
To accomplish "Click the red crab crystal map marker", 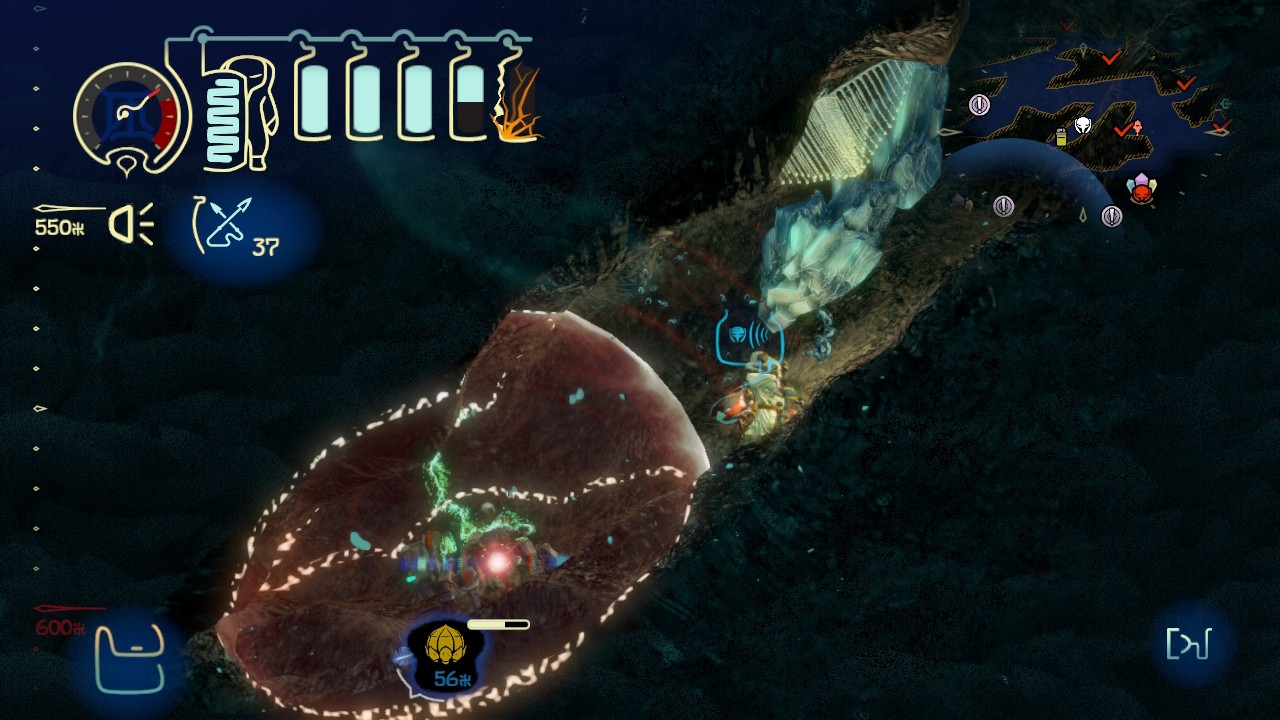I will pos(1140,189).
